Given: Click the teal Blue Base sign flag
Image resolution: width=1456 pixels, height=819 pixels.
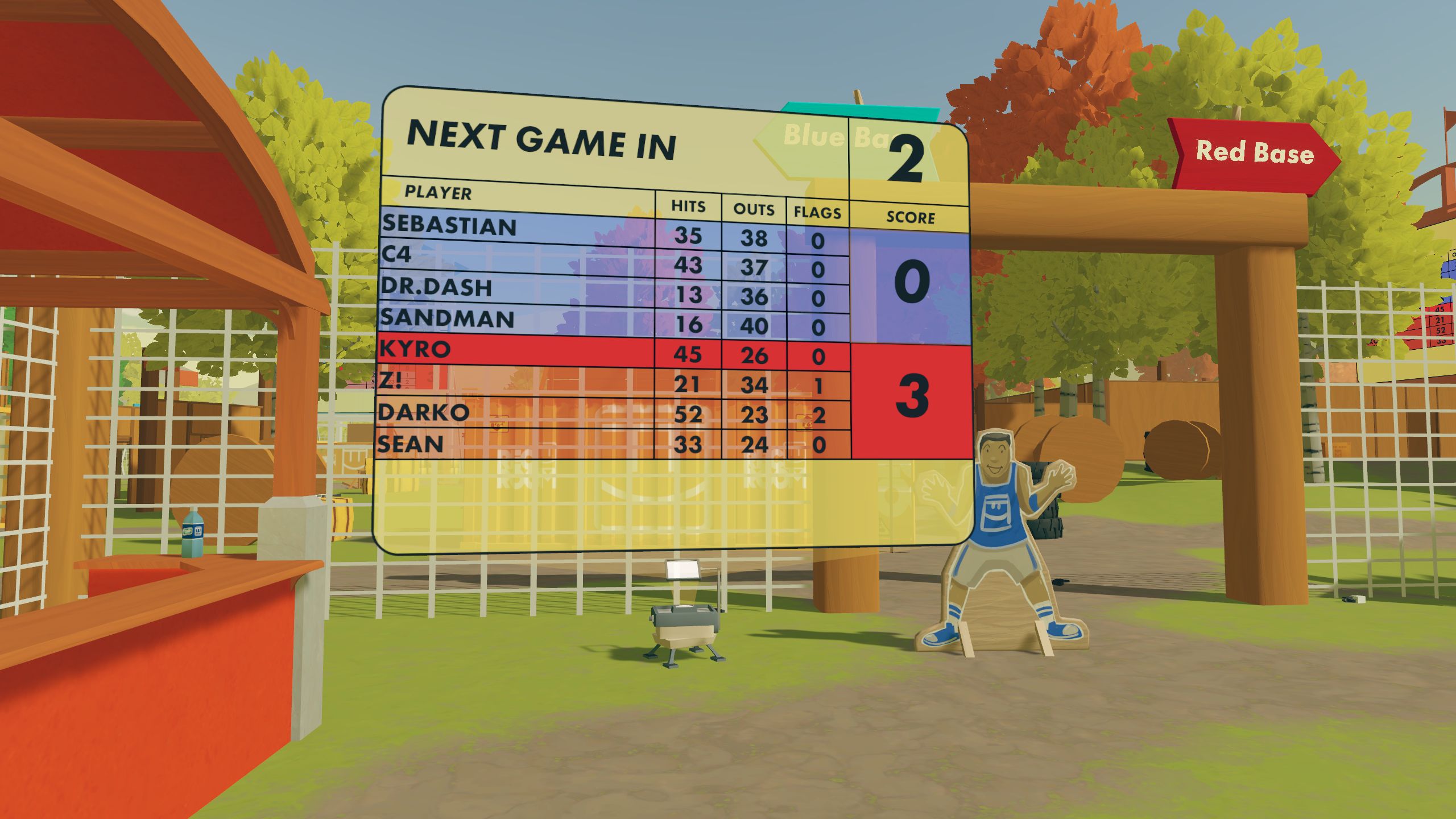Looking at the screenshot, I should tap(859, 110).
